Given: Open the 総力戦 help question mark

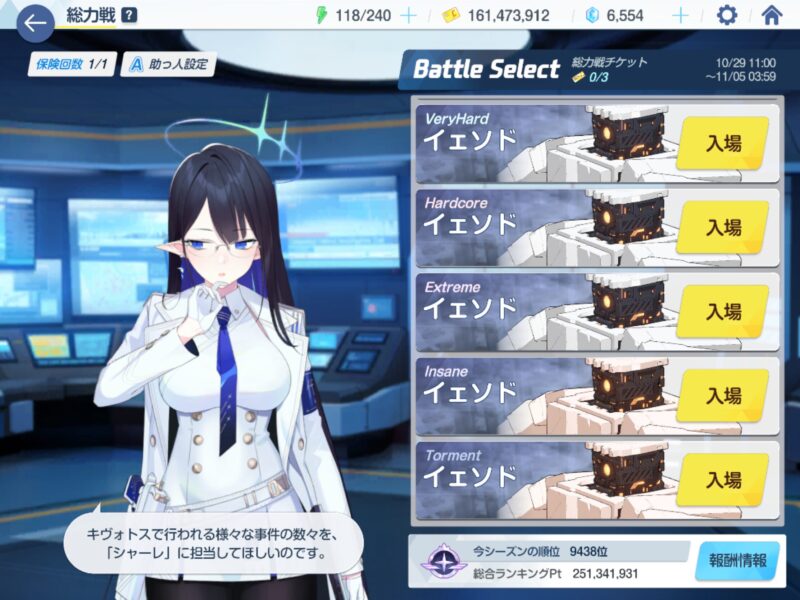Looking at the screenshot, I should (129, 16).
